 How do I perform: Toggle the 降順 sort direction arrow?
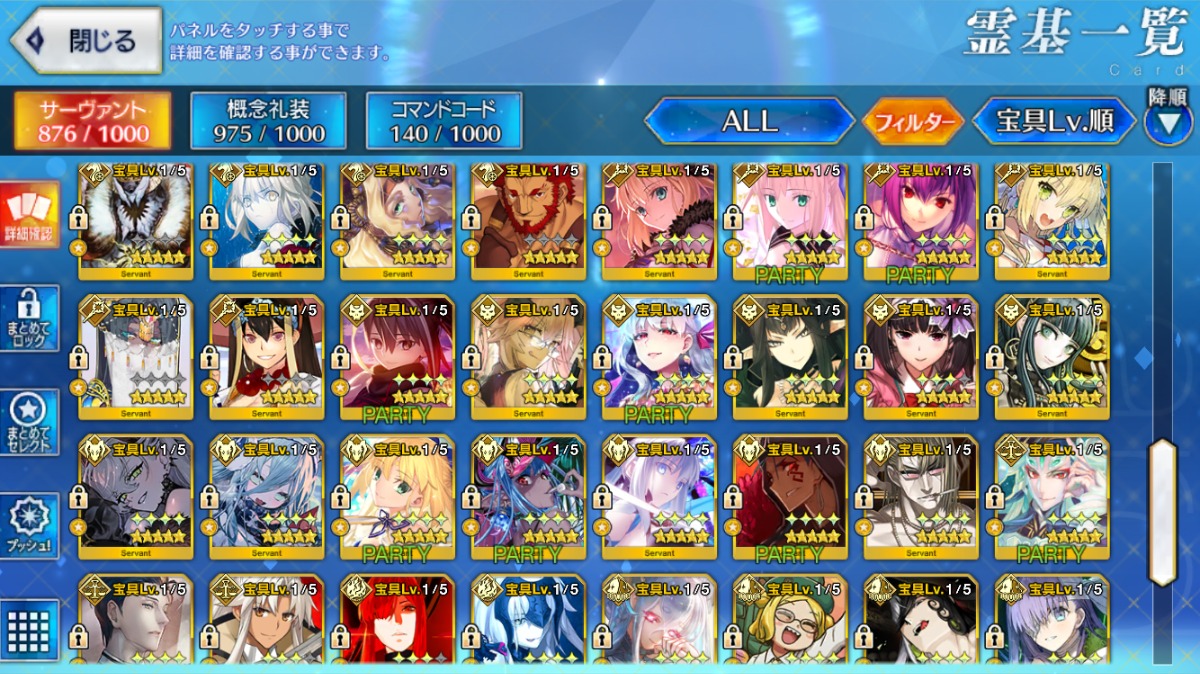point(1167,122)
